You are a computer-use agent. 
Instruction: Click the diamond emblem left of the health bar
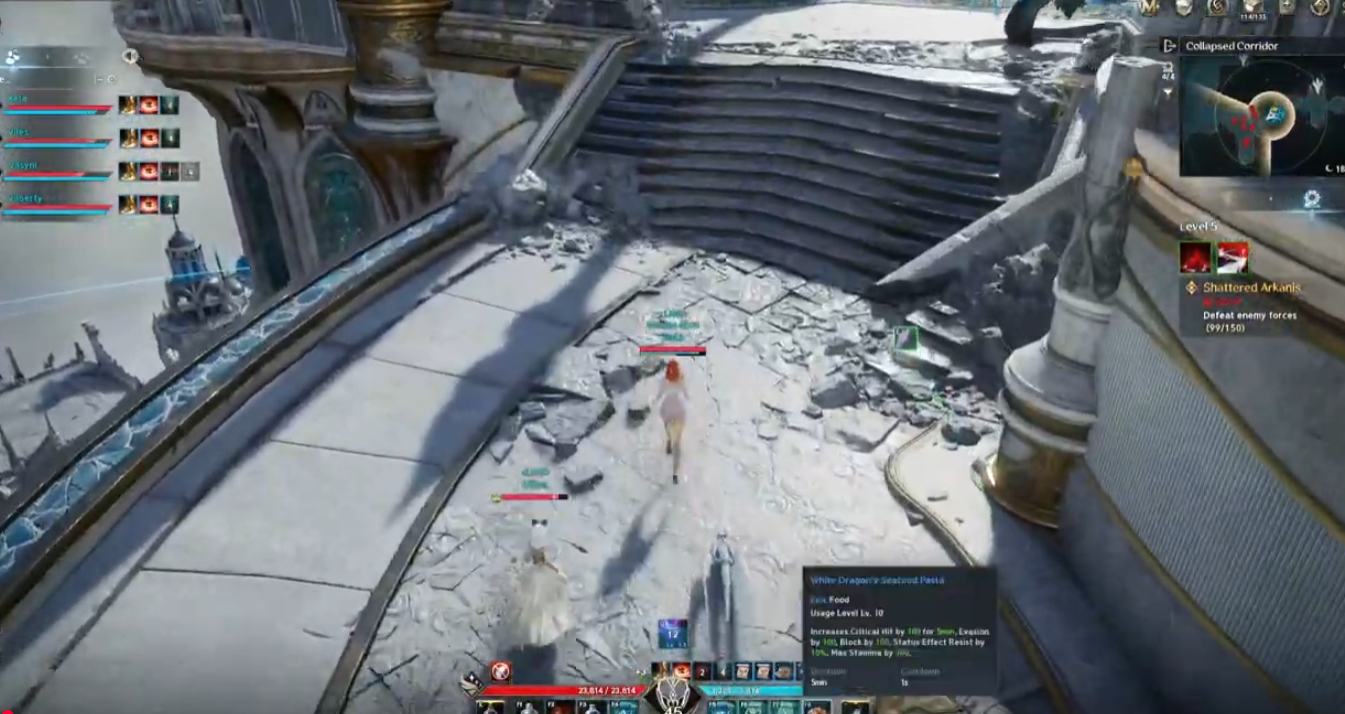471,686
